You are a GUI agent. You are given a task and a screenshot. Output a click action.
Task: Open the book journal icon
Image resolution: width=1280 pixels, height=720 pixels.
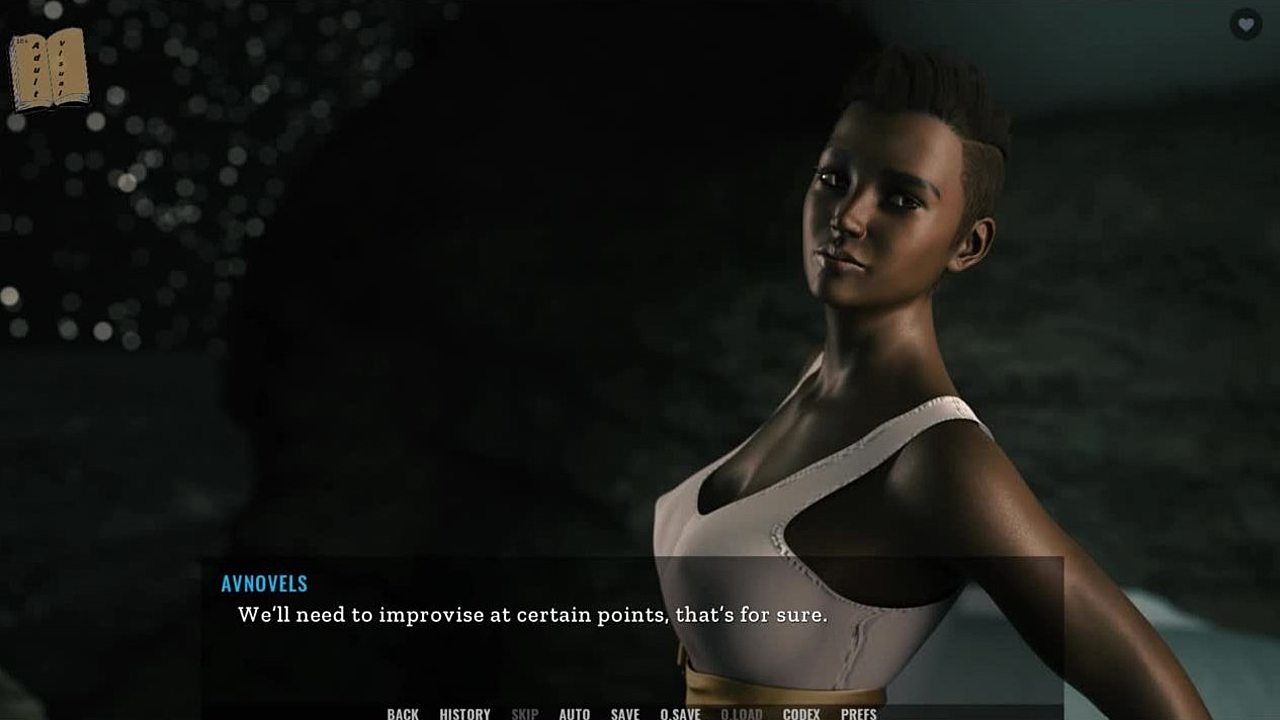pyautogui.click(x=48, y=70)
